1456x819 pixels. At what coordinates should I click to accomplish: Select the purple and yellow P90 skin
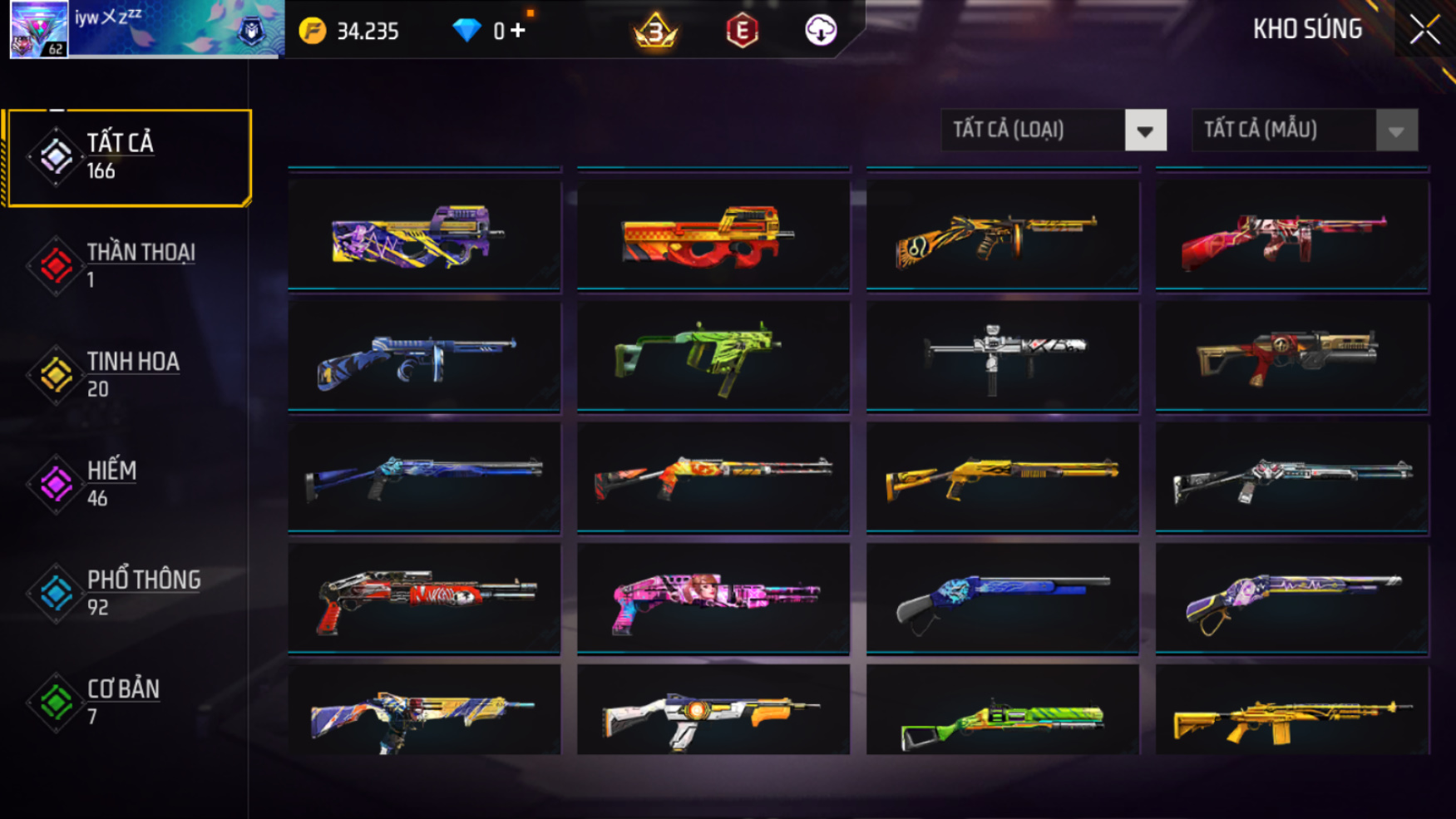click(x=424, y=236)
